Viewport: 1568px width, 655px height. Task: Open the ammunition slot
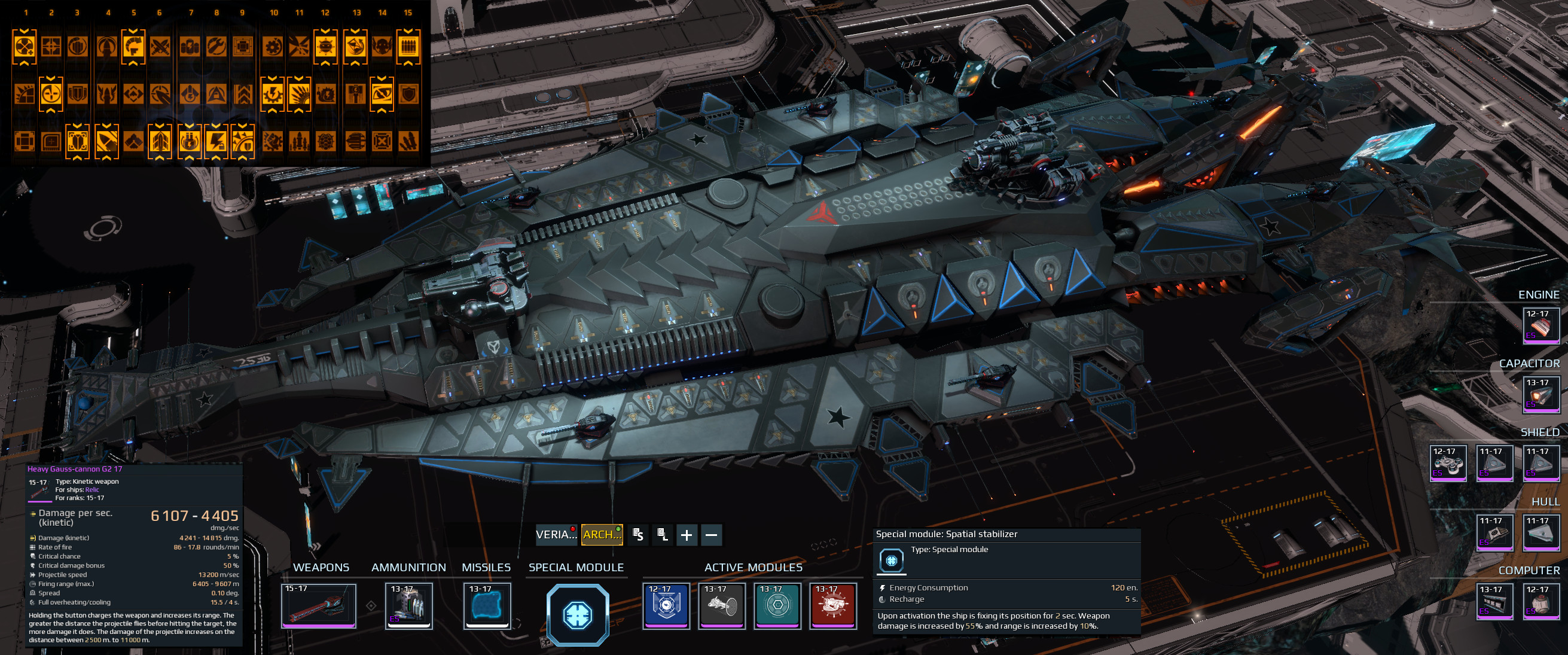point(409,606)
